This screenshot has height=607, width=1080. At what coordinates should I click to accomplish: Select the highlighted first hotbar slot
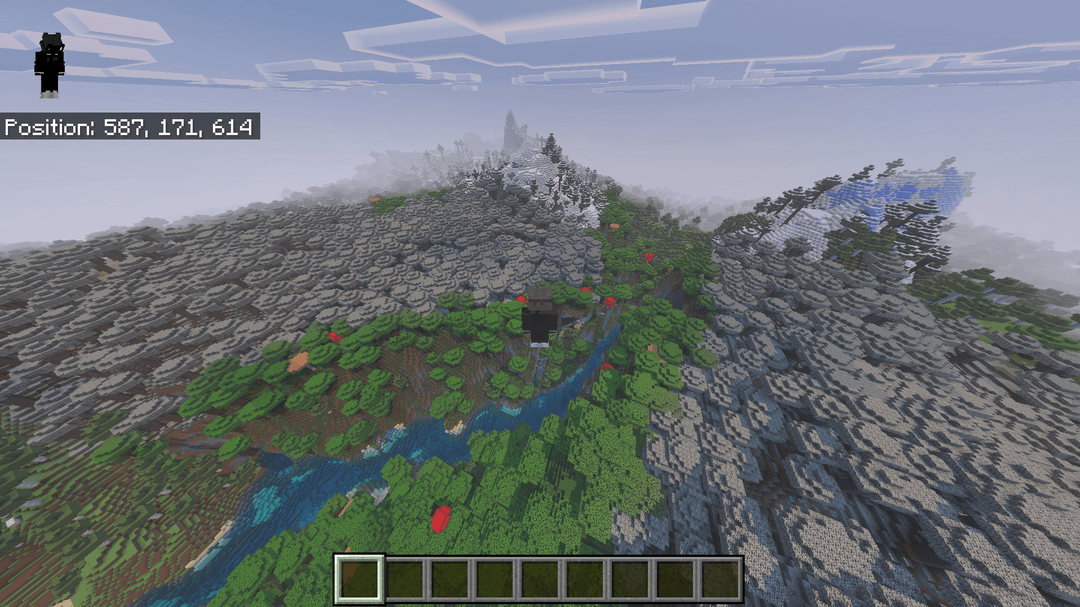point(359,579)
